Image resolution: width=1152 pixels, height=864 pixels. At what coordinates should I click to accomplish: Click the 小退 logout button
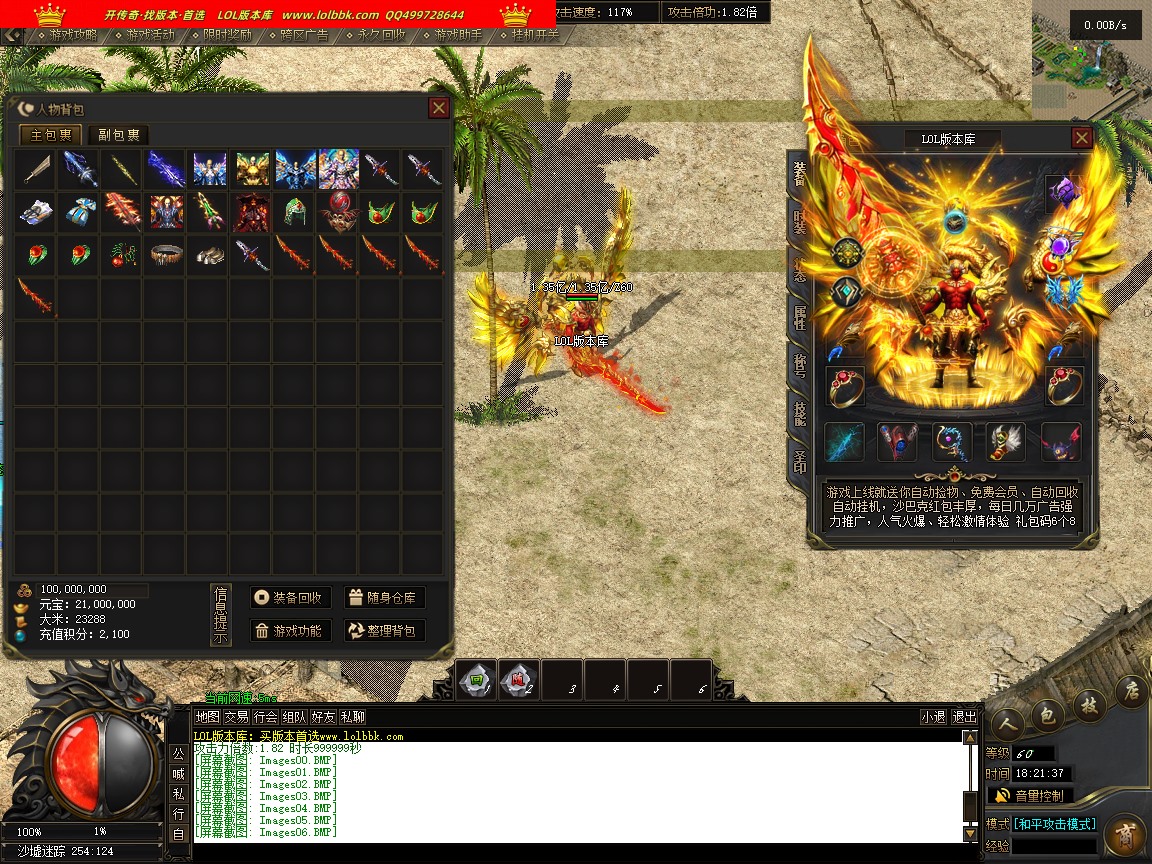(933, 717)
